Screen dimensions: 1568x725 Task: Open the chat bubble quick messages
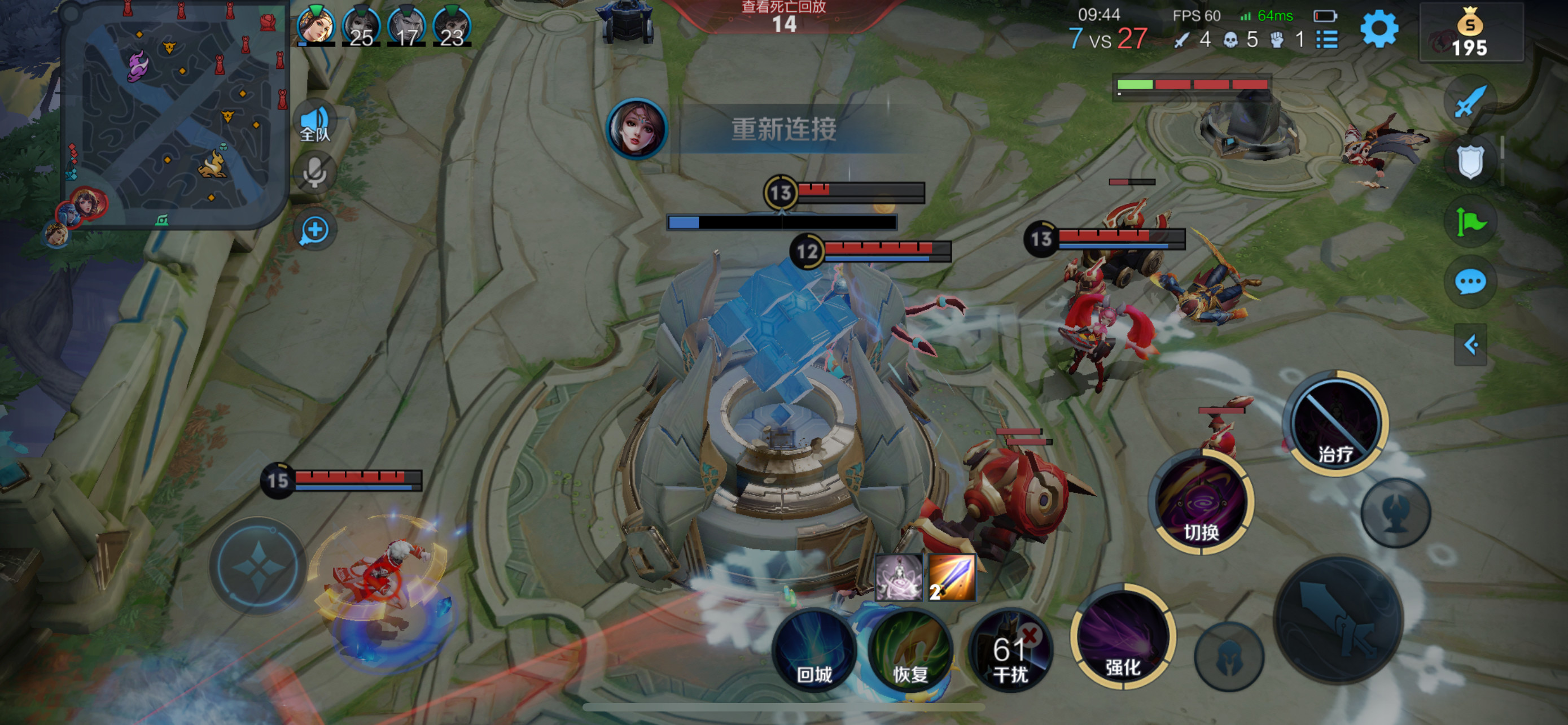[x=1469, y=282]
